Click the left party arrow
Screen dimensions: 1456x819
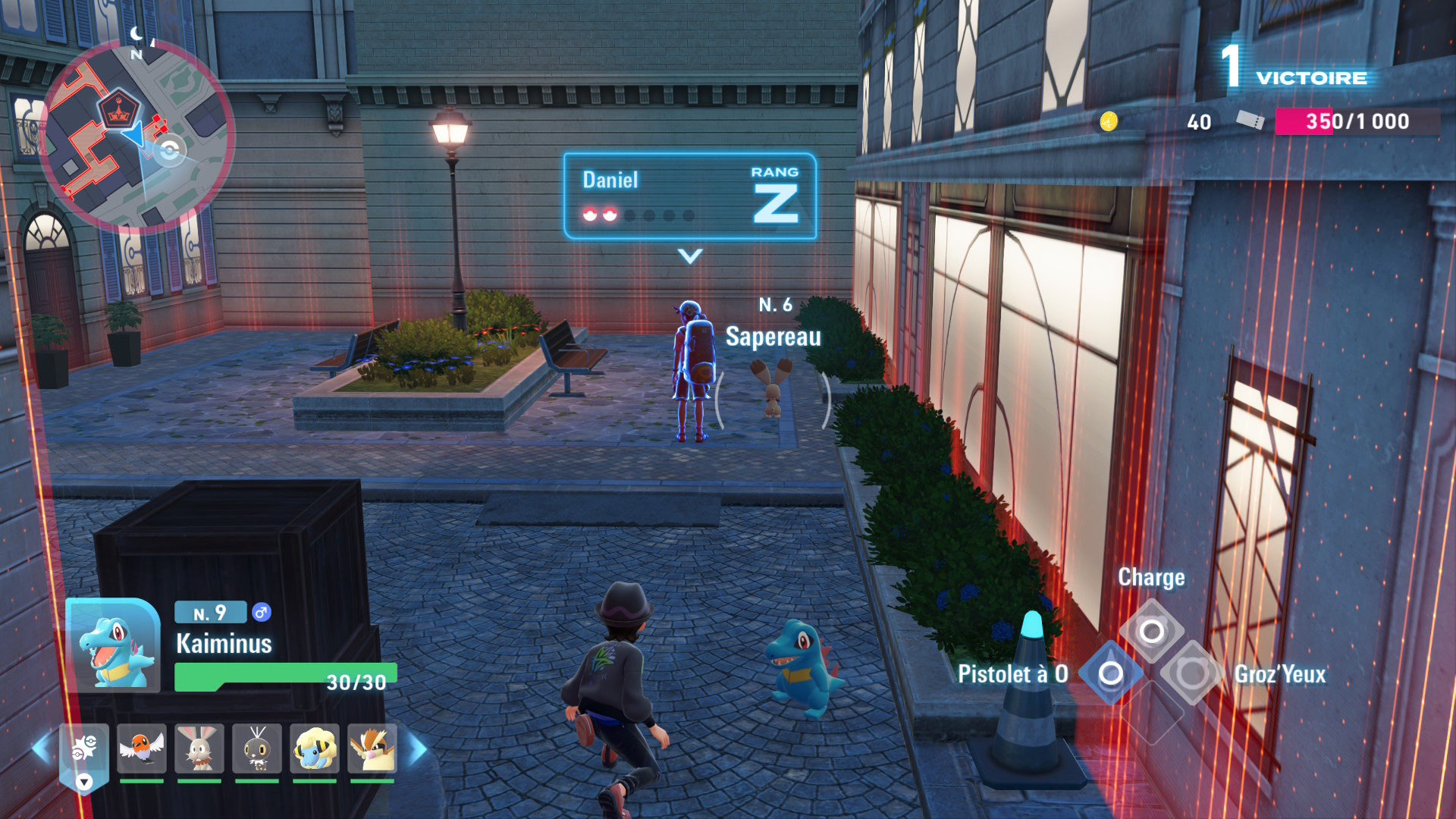[x=41, y=748]
